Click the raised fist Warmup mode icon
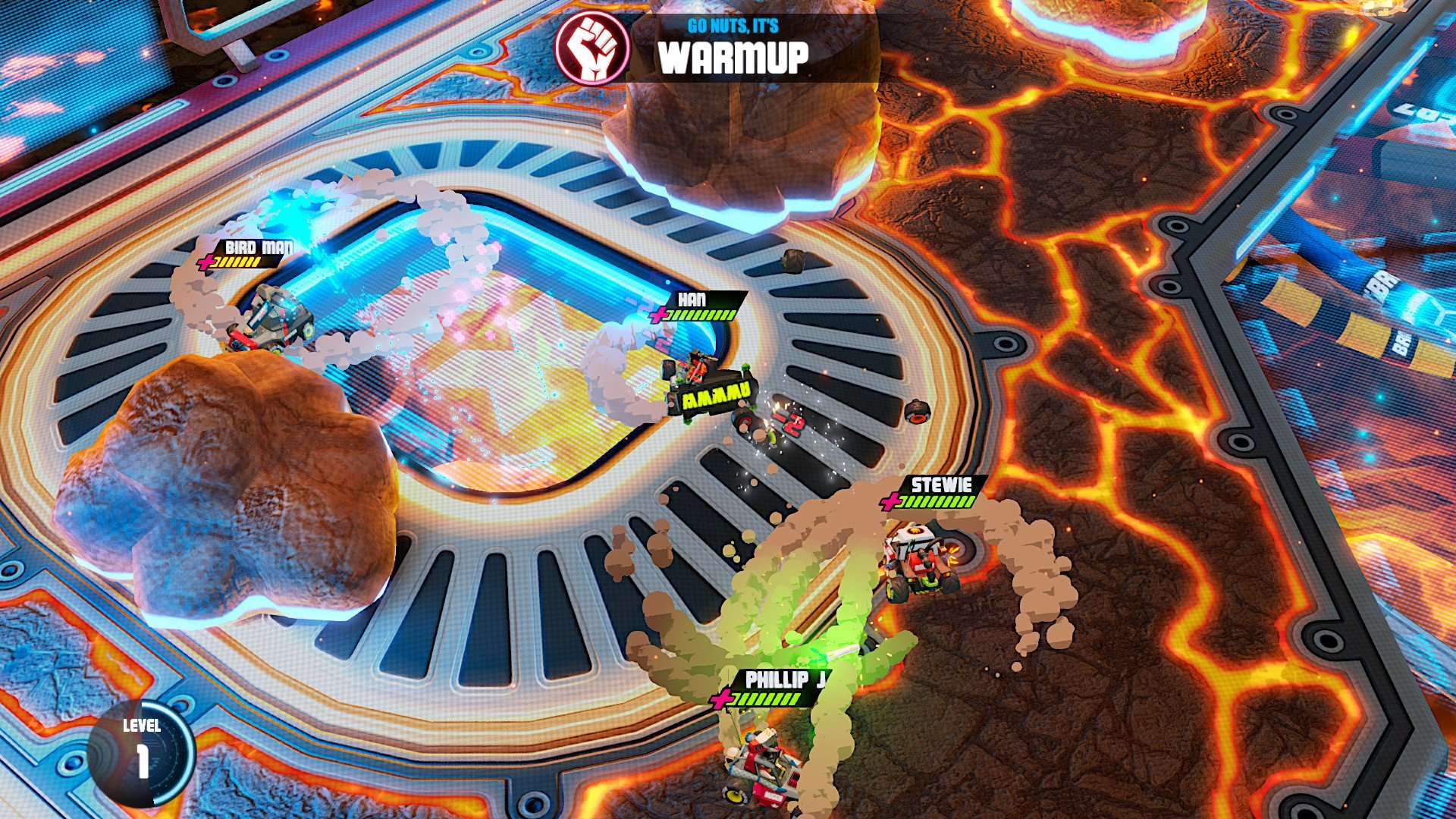 (x=592, y=46)
